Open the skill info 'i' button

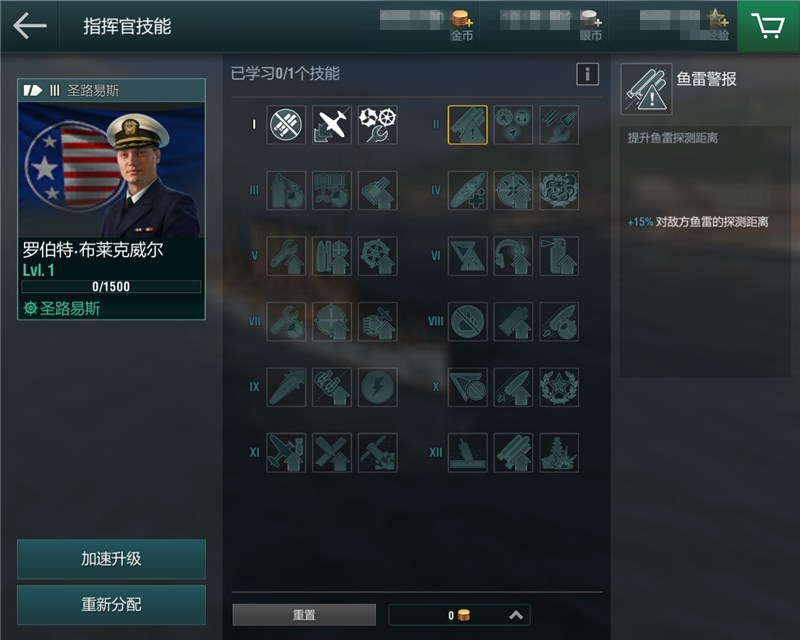pos(587,74)
